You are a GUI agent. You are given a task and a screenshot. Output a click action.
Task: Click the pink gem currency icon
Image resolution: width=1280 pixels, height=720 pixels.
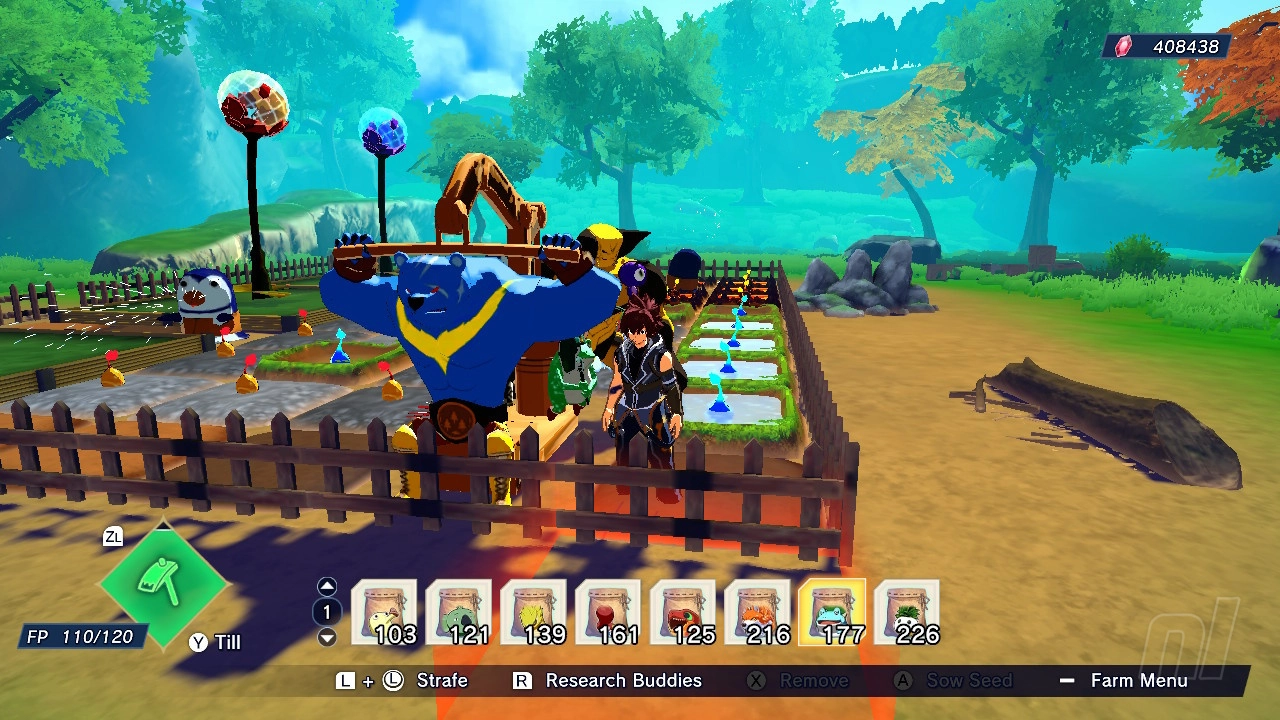click(x=1122, y=45)
